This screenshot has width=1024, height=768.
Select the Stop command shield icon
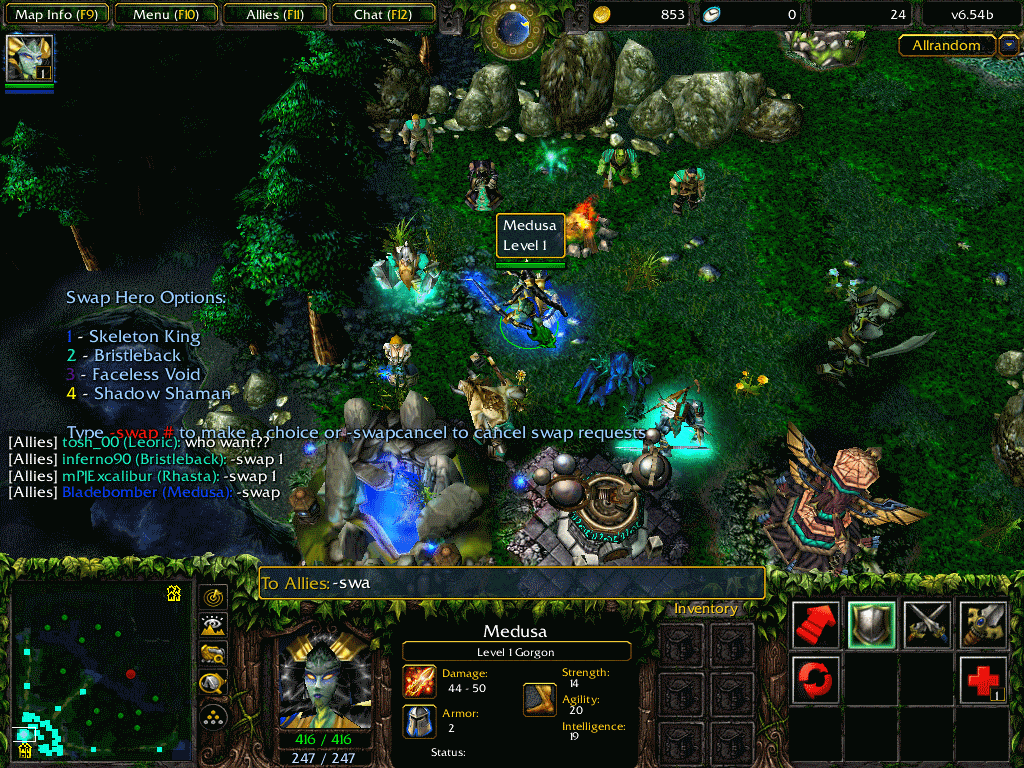tap(871, 625)
